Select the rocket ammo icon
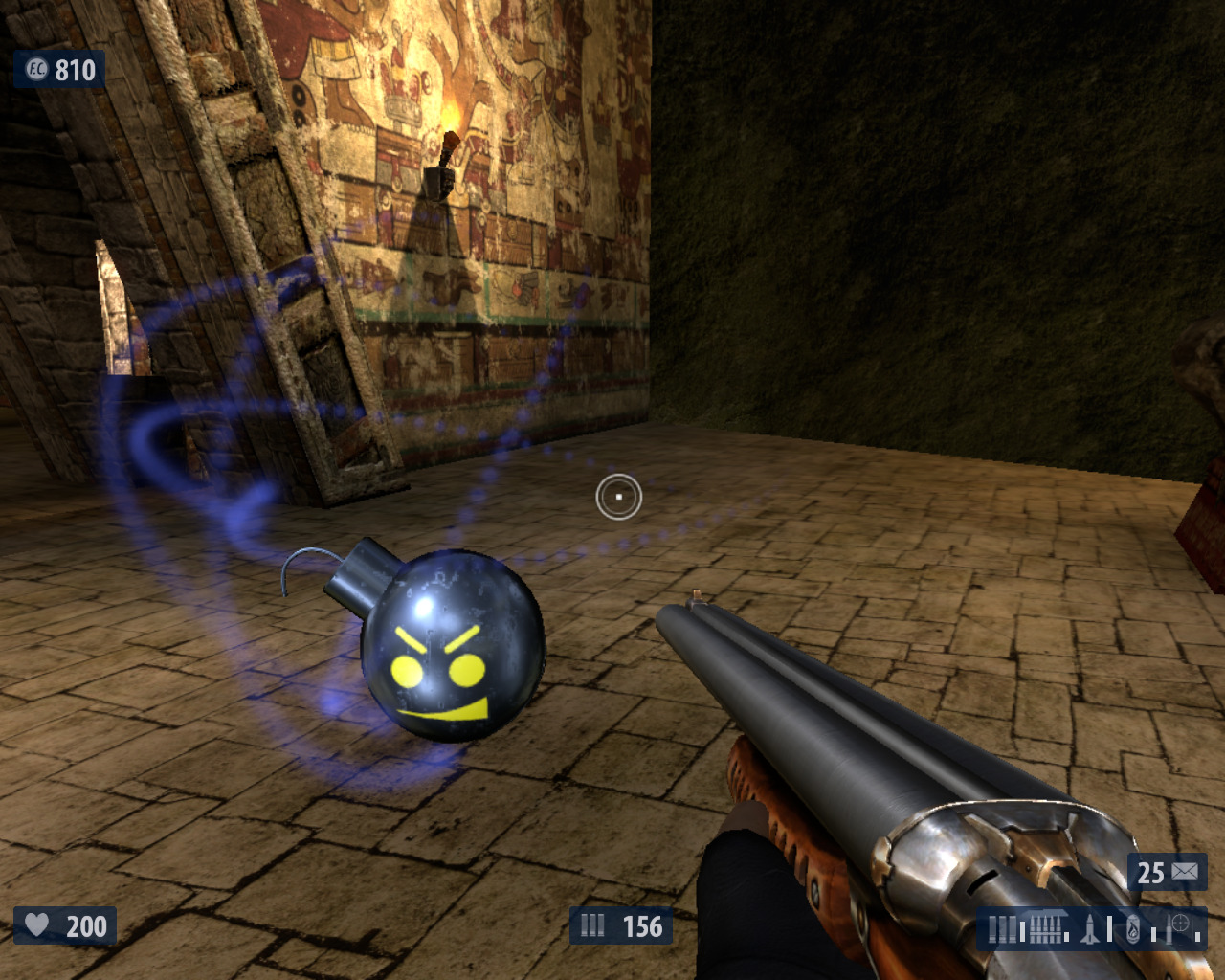Screen dimensions: 1225x980 click(1090, 928)
